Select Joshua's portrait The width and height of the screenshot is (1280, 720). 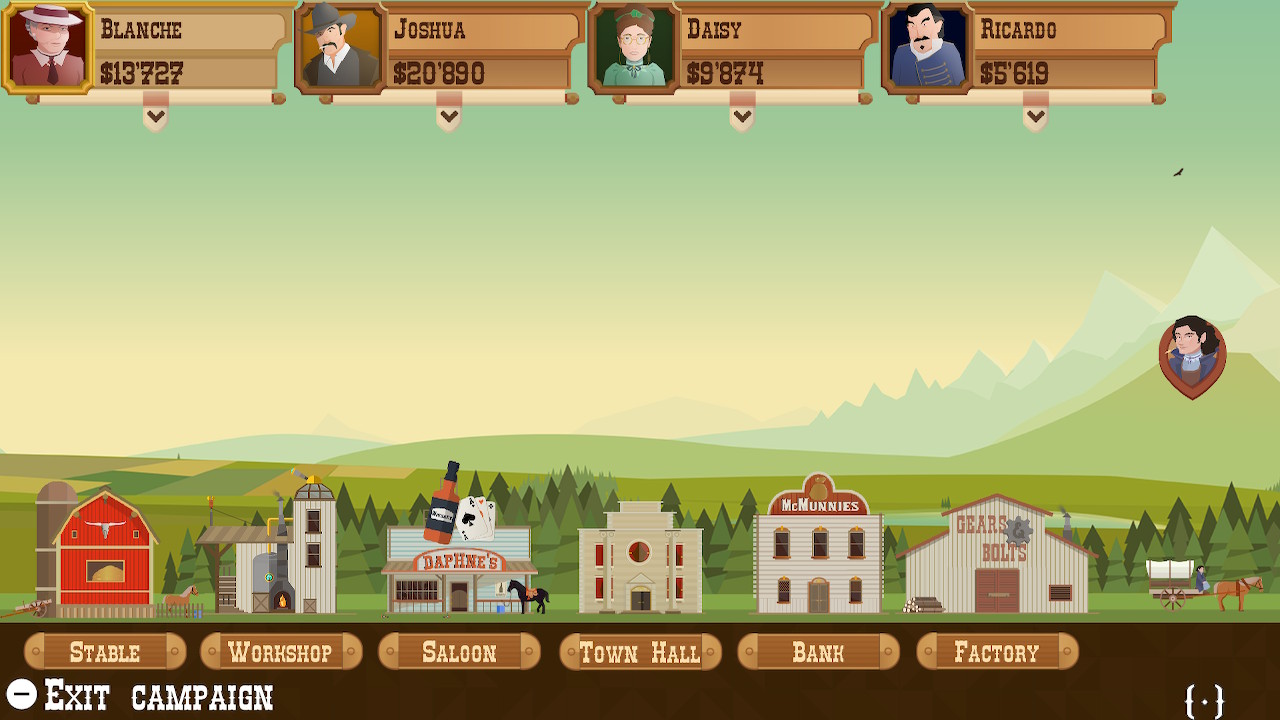tap(341, 47)
